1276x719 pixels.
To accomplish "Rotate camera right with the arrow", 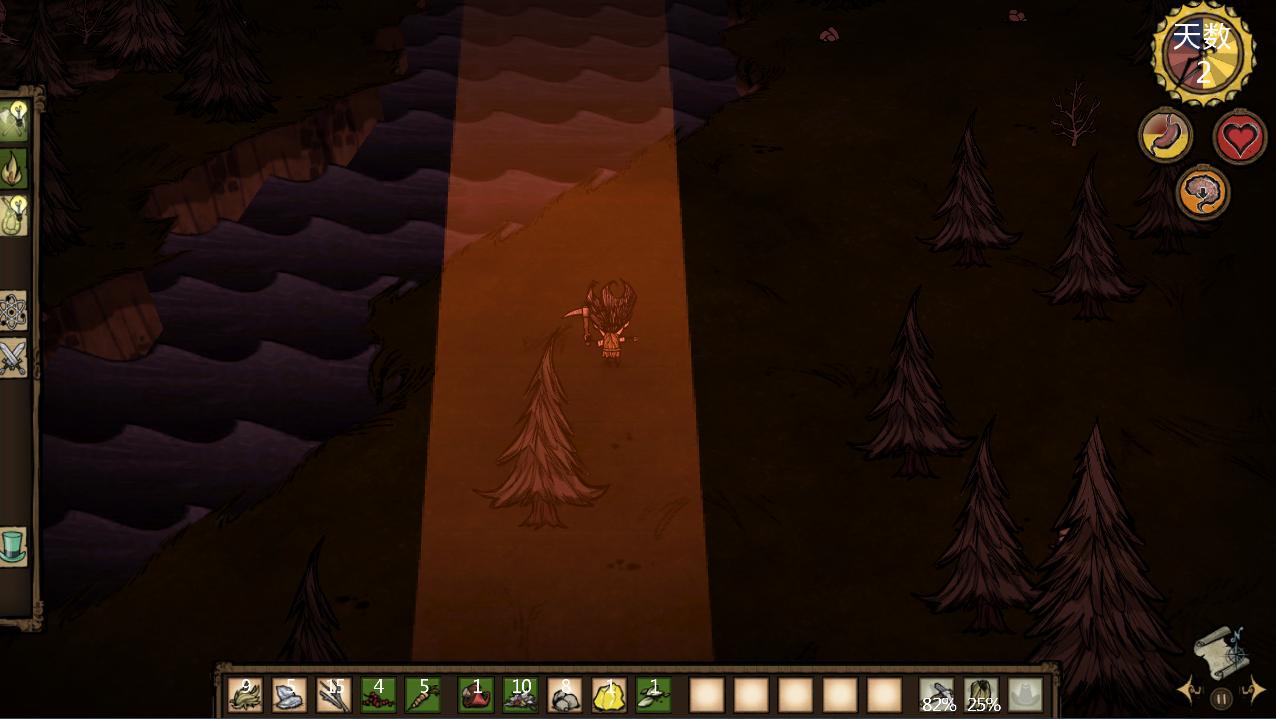I will click(x=1254, y=689).
